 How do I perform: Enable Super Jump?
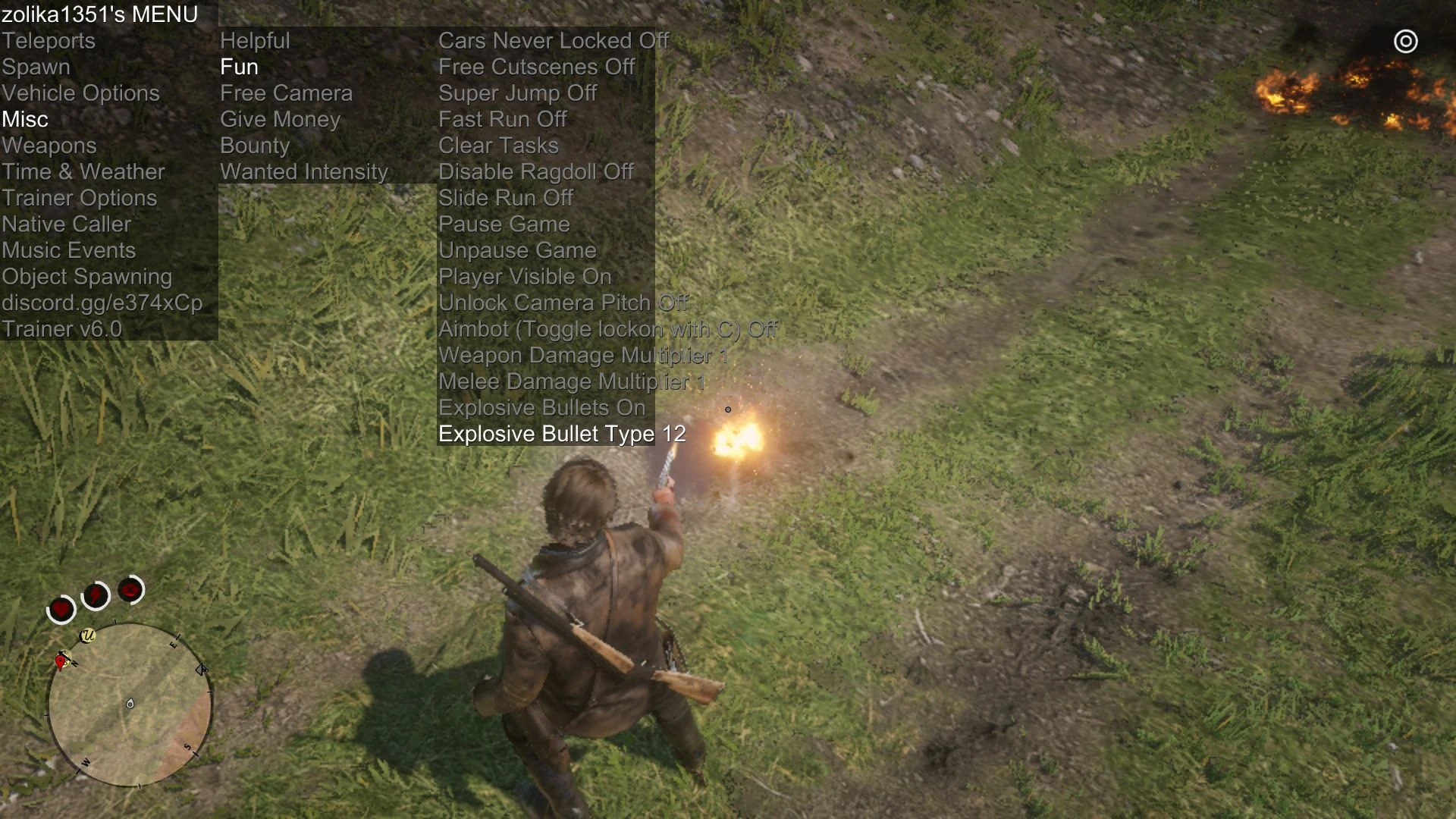coord(516,93)
